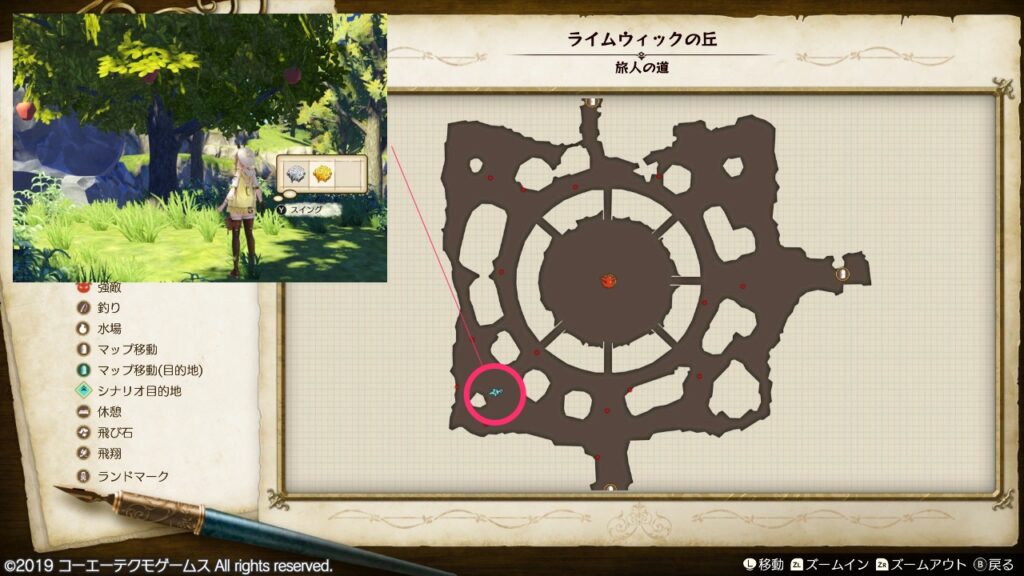
Task: Click the cyan player marker inside the pink circle
Action: tap(497, 394)
